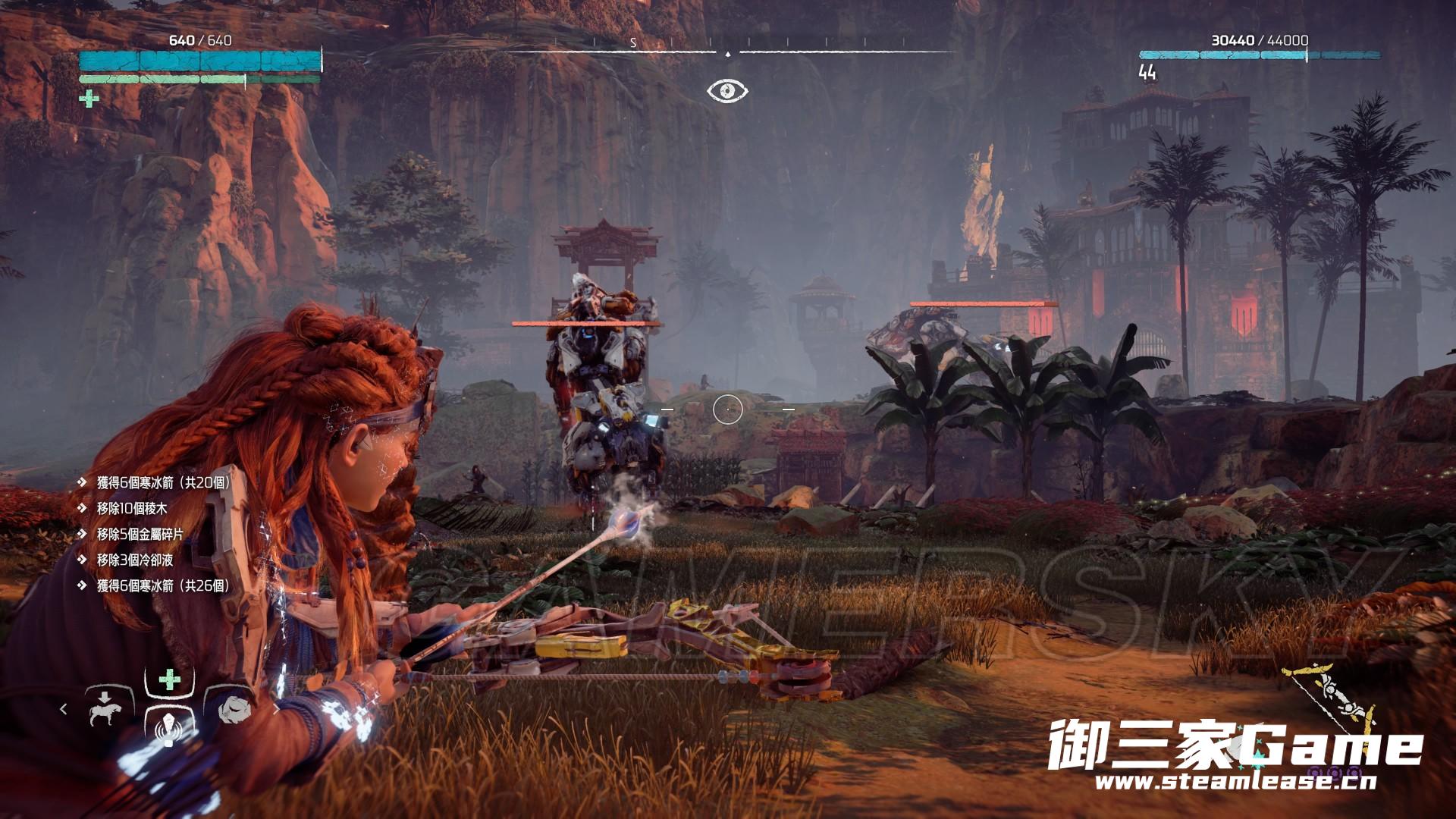
Task: Use the green cross health potion slot
Action: click(x=170, y=679)
